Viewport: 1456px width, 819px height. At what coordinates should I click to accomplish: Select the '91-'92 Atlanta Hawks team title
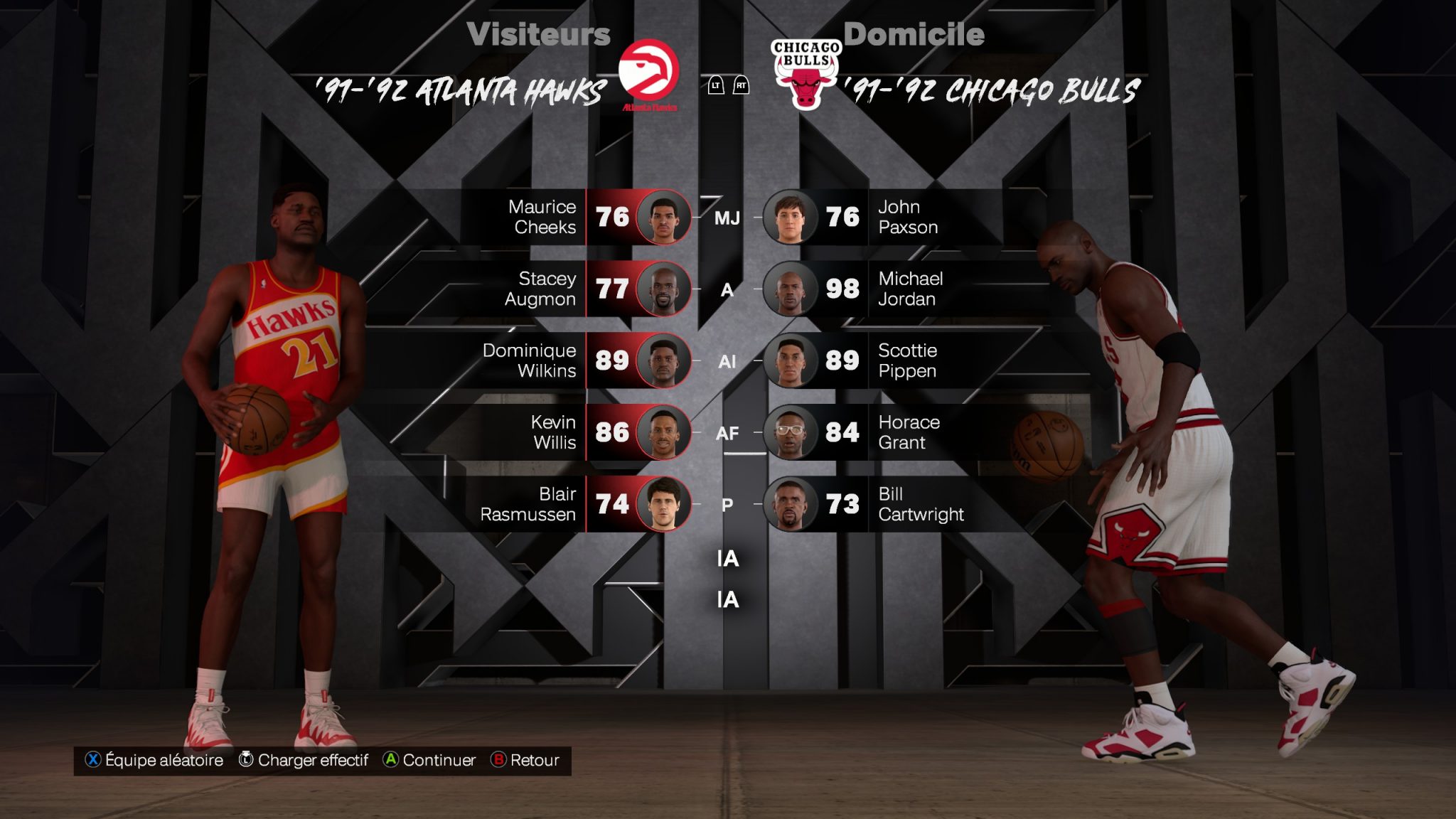(461, 92)
